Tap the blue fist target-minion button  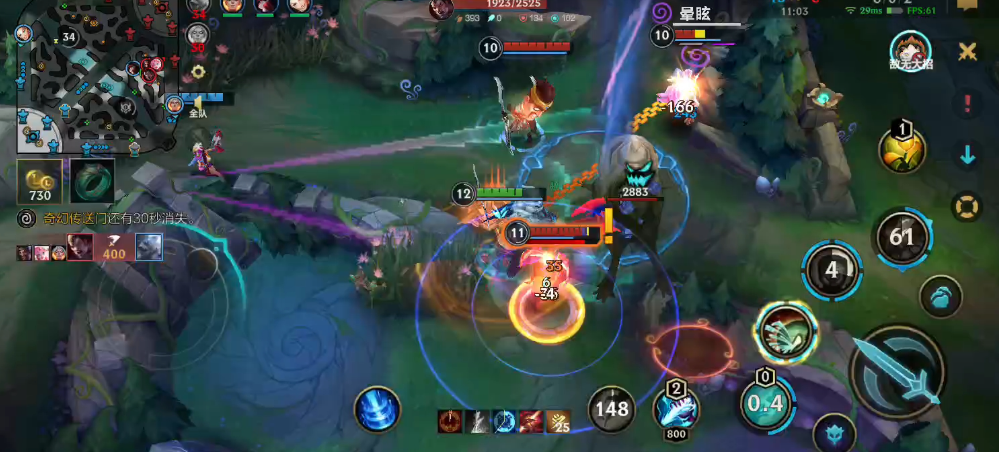coord(940,297)
